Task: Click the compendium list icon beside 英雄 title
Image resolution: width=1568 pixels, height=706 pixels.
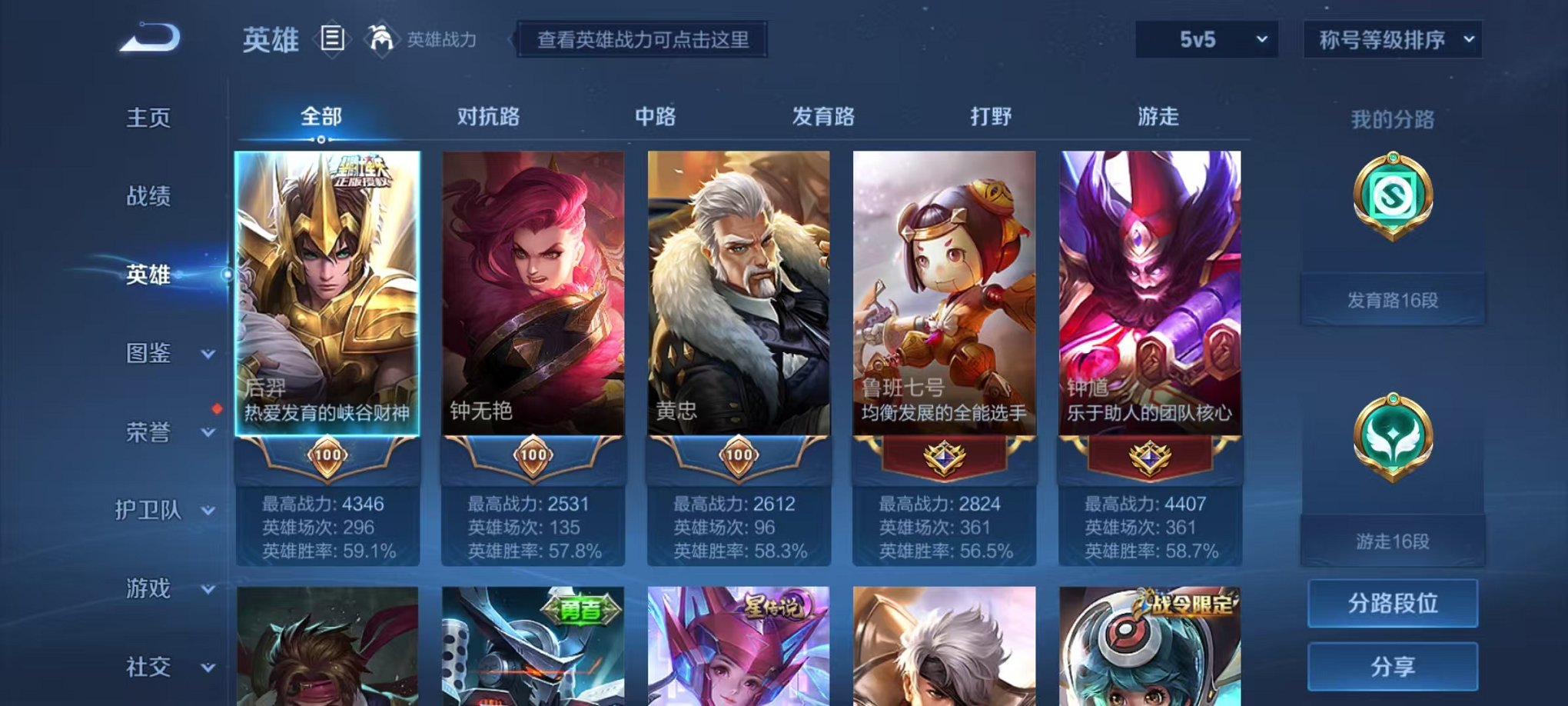Action: 331,40
